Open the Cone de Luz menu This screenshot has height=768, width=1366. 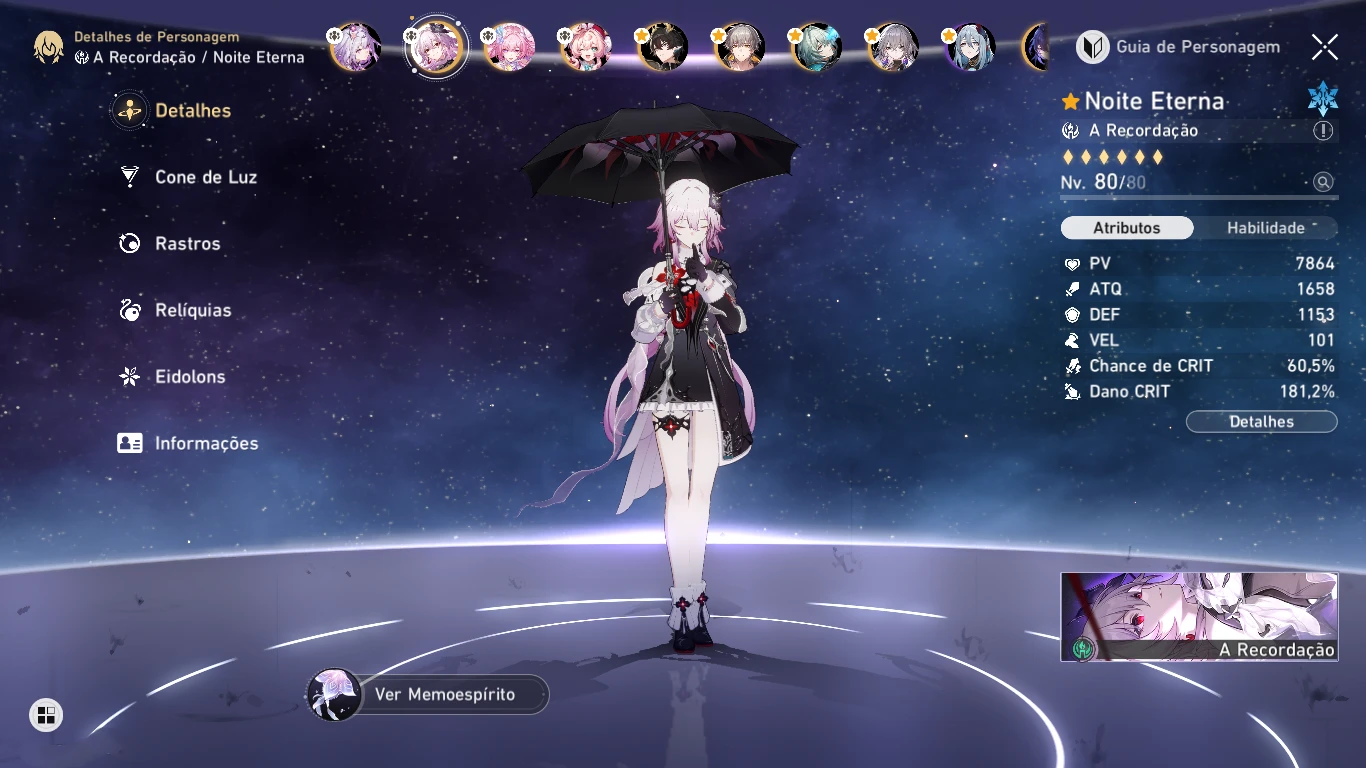point(205,177)
